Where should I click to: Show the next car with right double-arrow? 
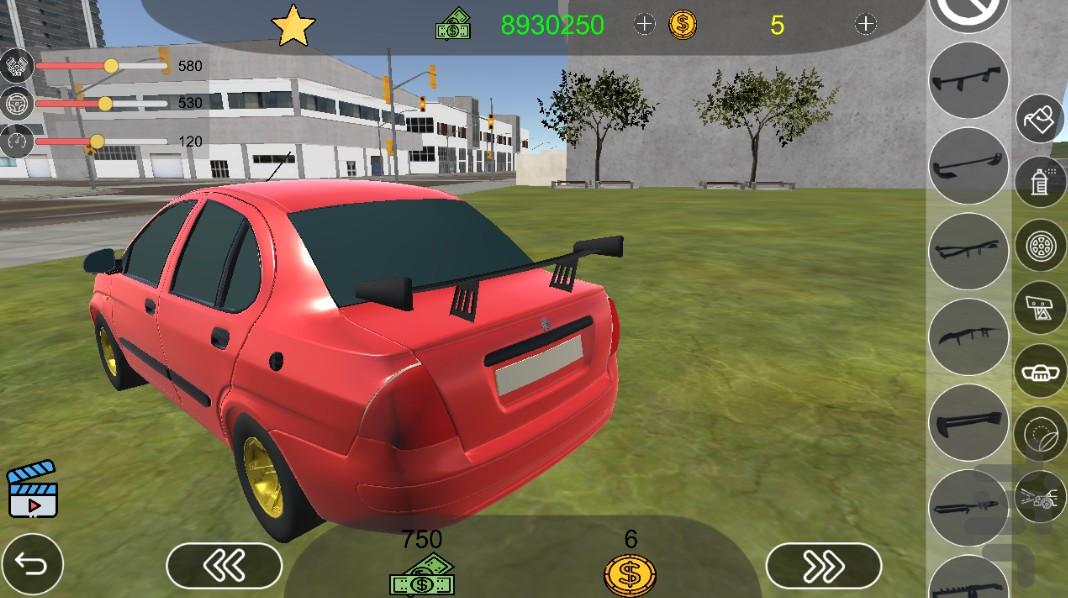tap(823, 567)
